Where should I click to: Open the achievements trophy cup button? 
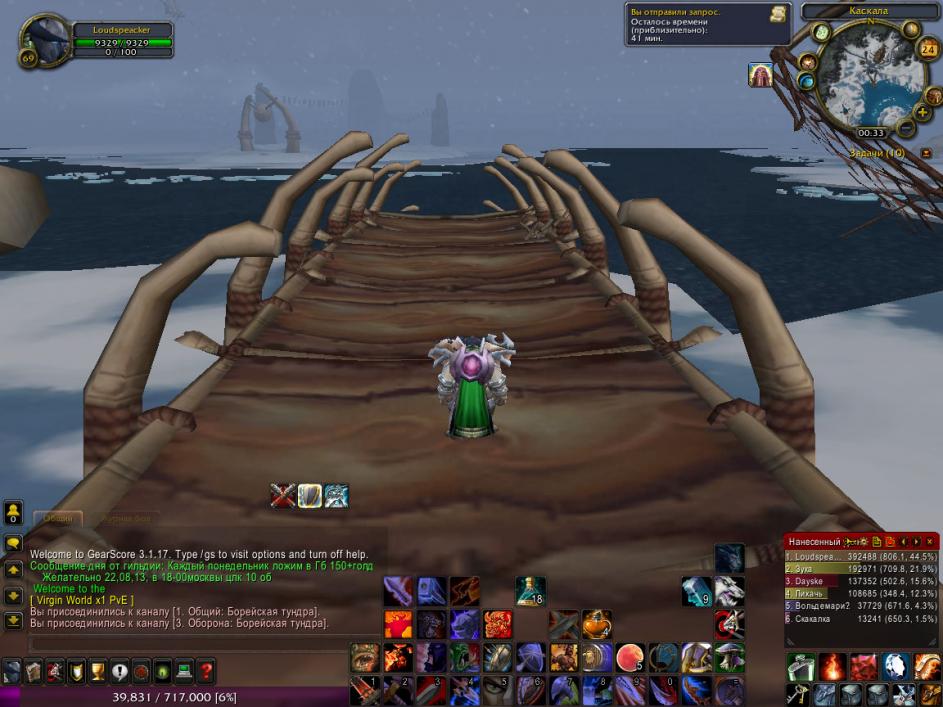click(x=98, y=671)
